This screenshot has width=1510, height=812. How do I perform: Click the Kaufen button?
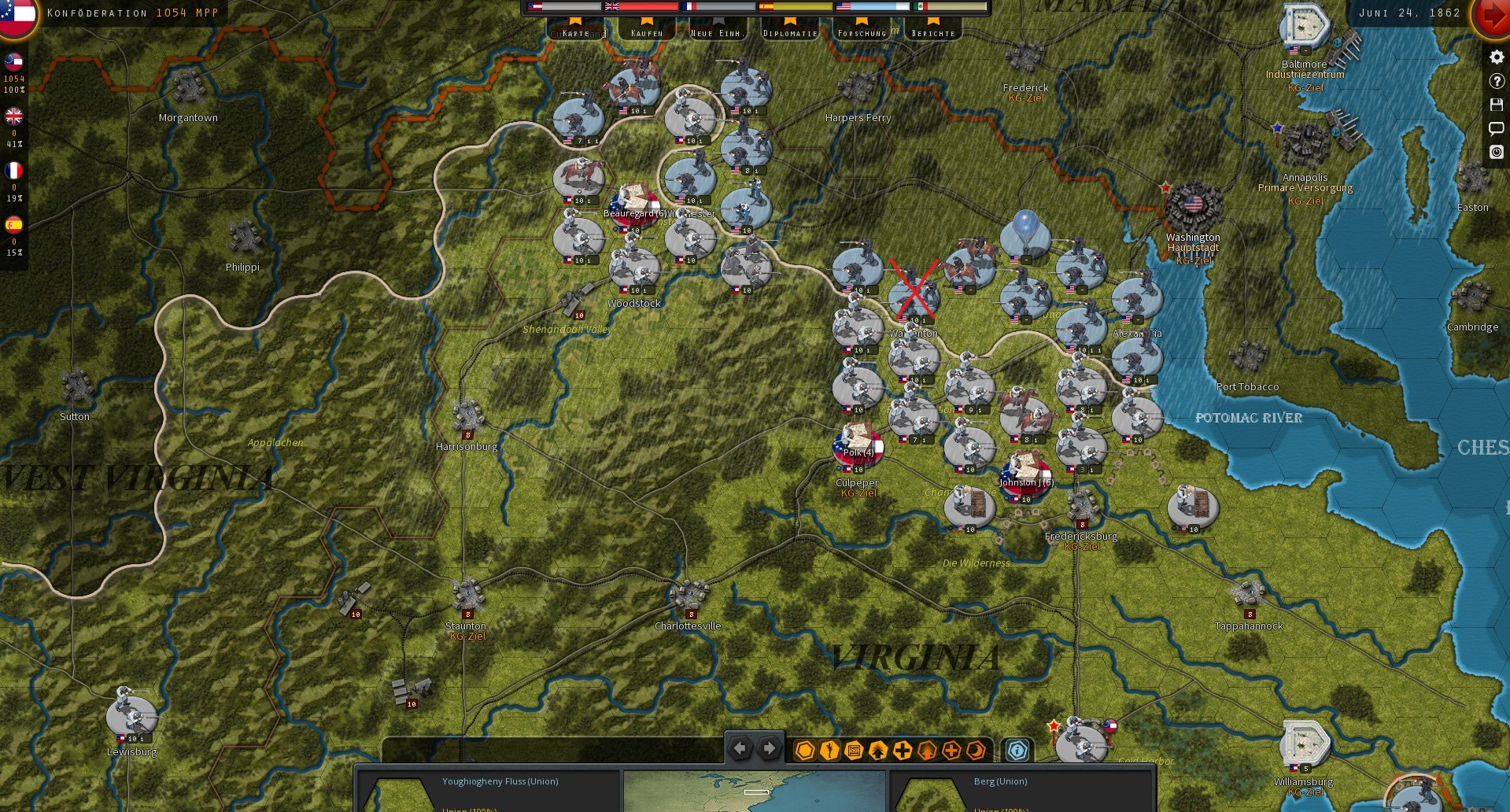pyautogui.click(x=647, y=32)
